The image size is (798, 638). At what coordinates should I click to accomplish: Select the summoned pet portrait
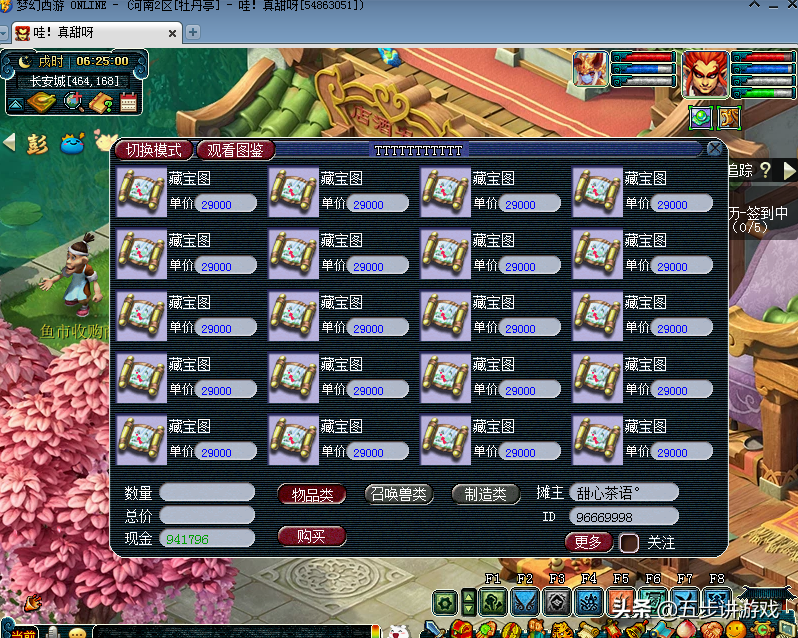(589, 68)
